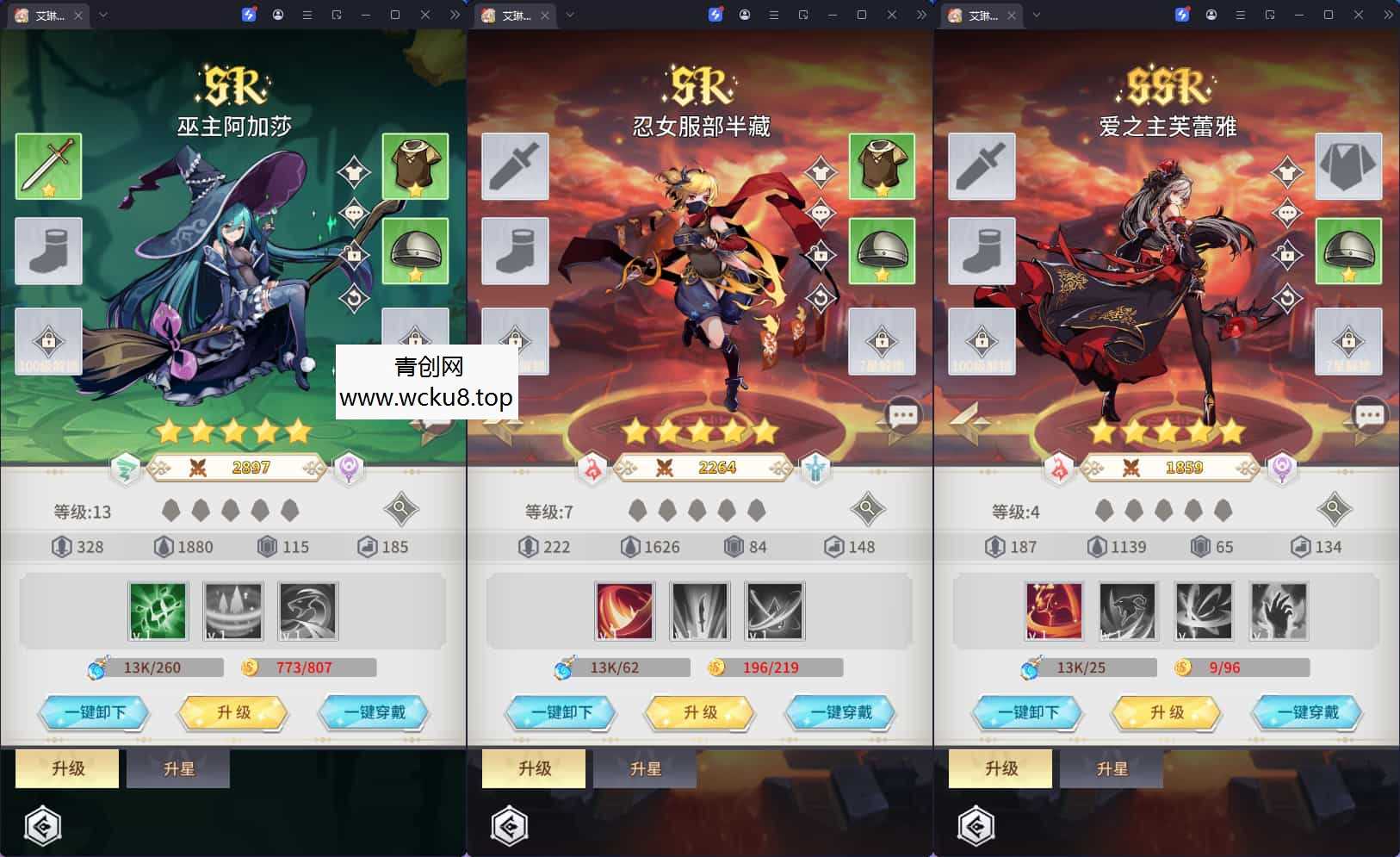Auto-equip 巫主阿加莎 using 一键穿戴
The width and height of the screenshot is (1400, 857).
374,712
